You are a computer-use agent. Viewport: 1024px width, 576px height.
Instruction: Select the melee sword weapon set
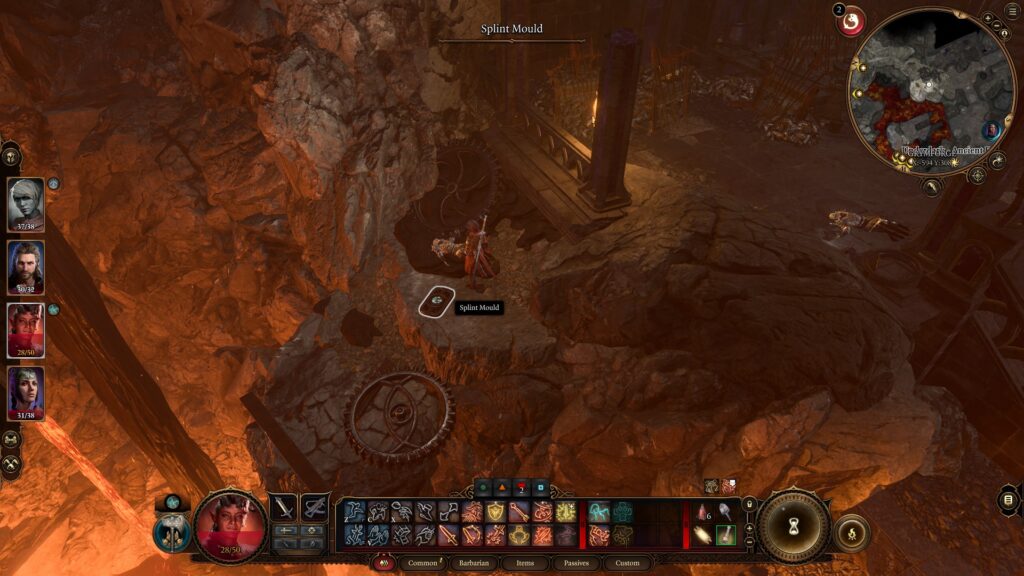coord(284,508)
